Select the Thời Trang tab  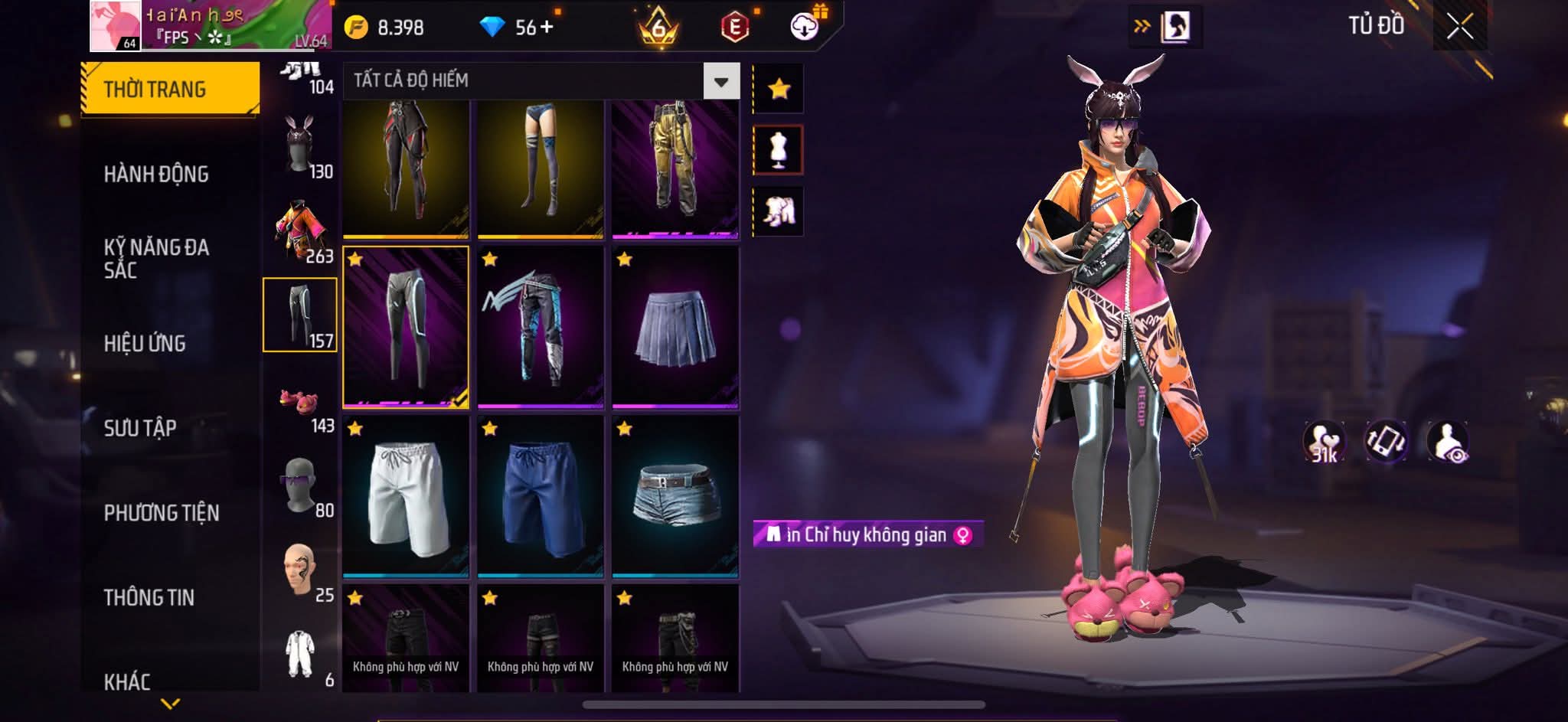(170, 89)
